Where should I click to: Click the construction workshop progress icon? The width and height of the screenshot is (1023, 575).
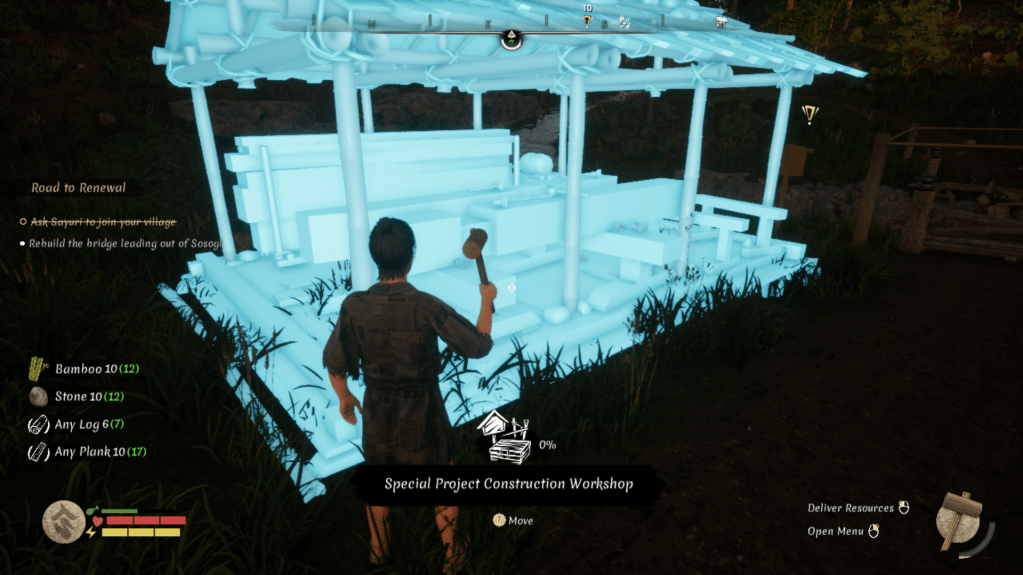507,439
